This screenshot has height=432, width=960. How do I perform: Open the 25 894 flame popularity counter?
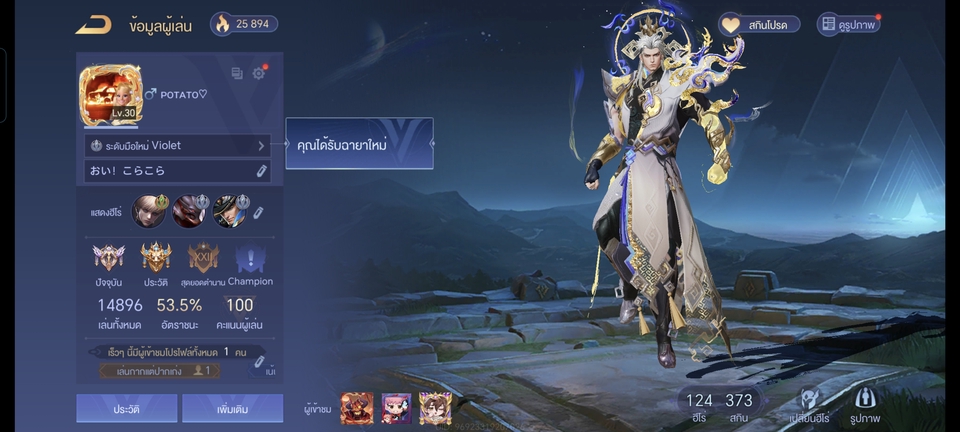(x=244, y=24)
